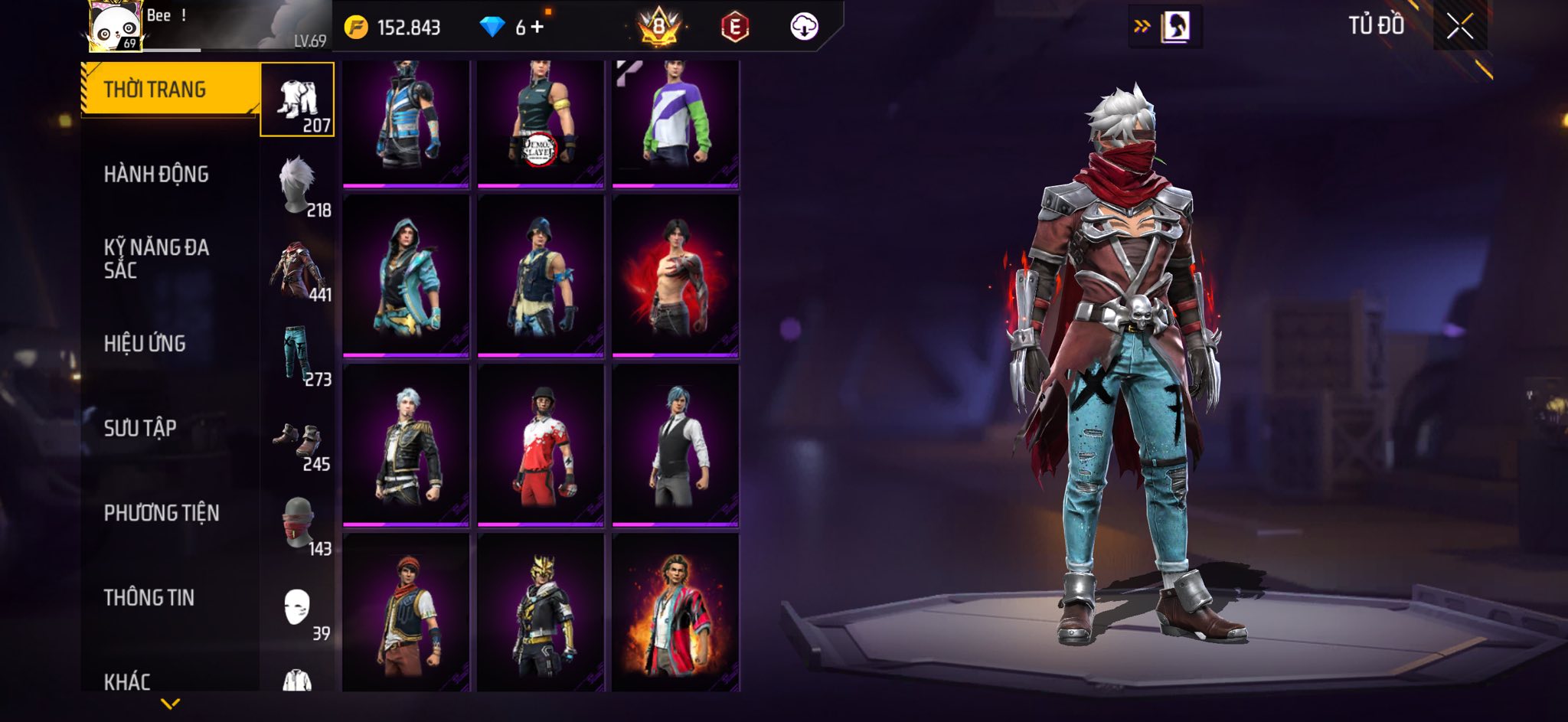Screen dimensions: 1568x722
Task: Switch to KỸ NĂNG ĐA SẮC section
Action: (156, 258)
